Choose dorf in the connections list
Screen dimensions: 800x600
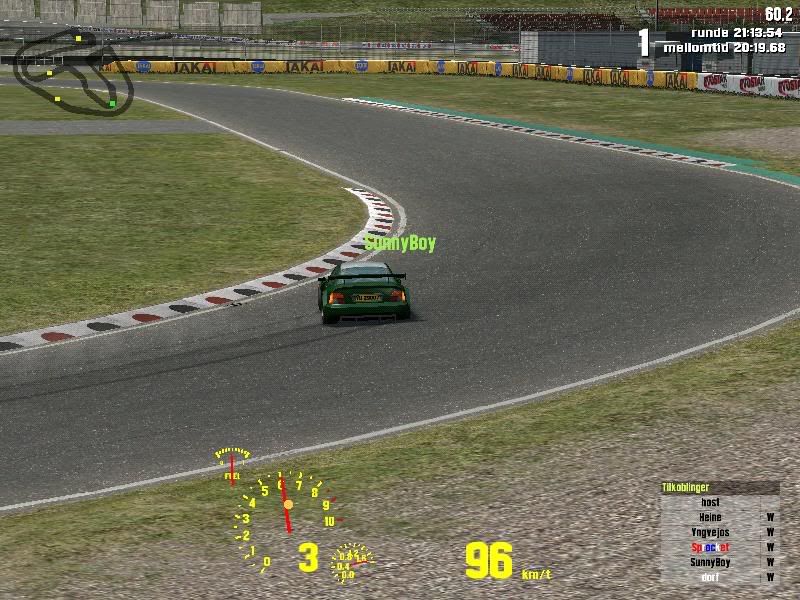point(710,577)
